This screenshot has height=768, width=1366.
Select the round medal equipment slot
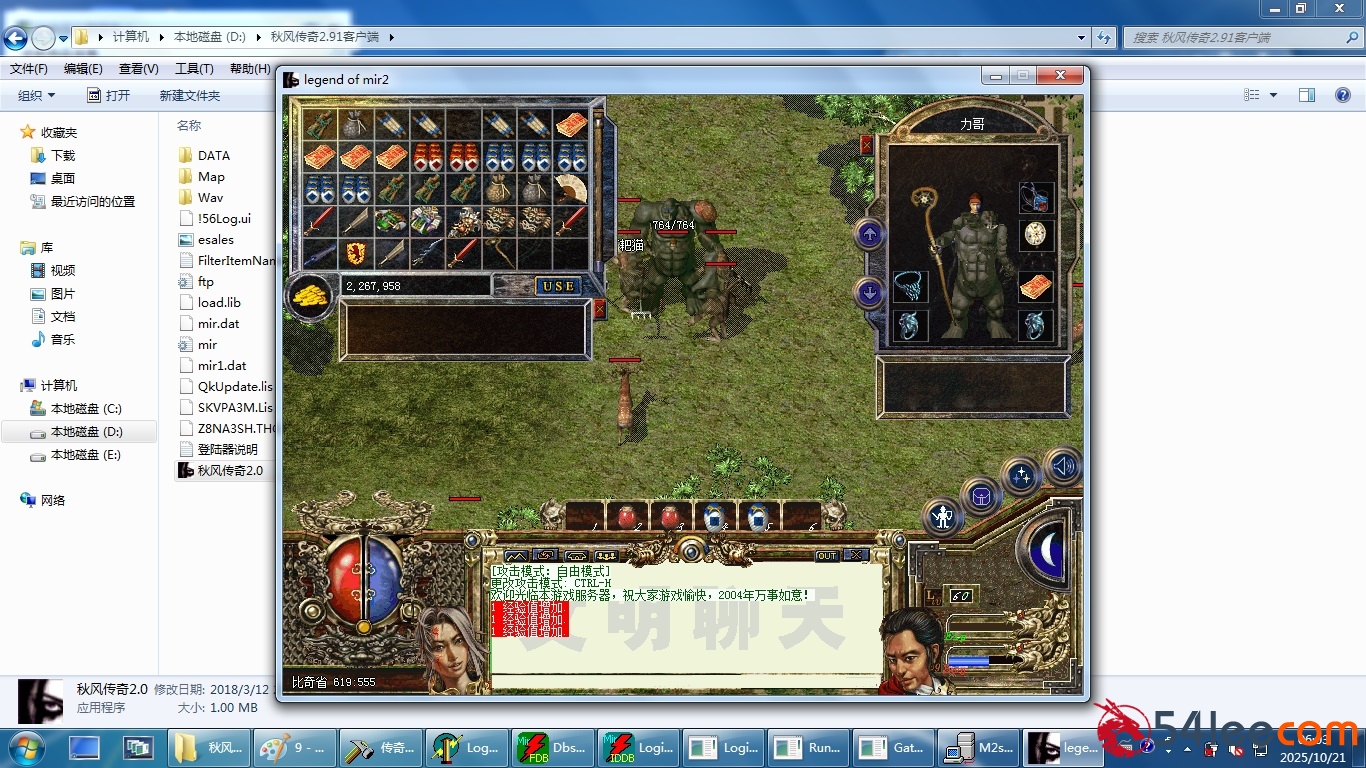[1037, 235]
